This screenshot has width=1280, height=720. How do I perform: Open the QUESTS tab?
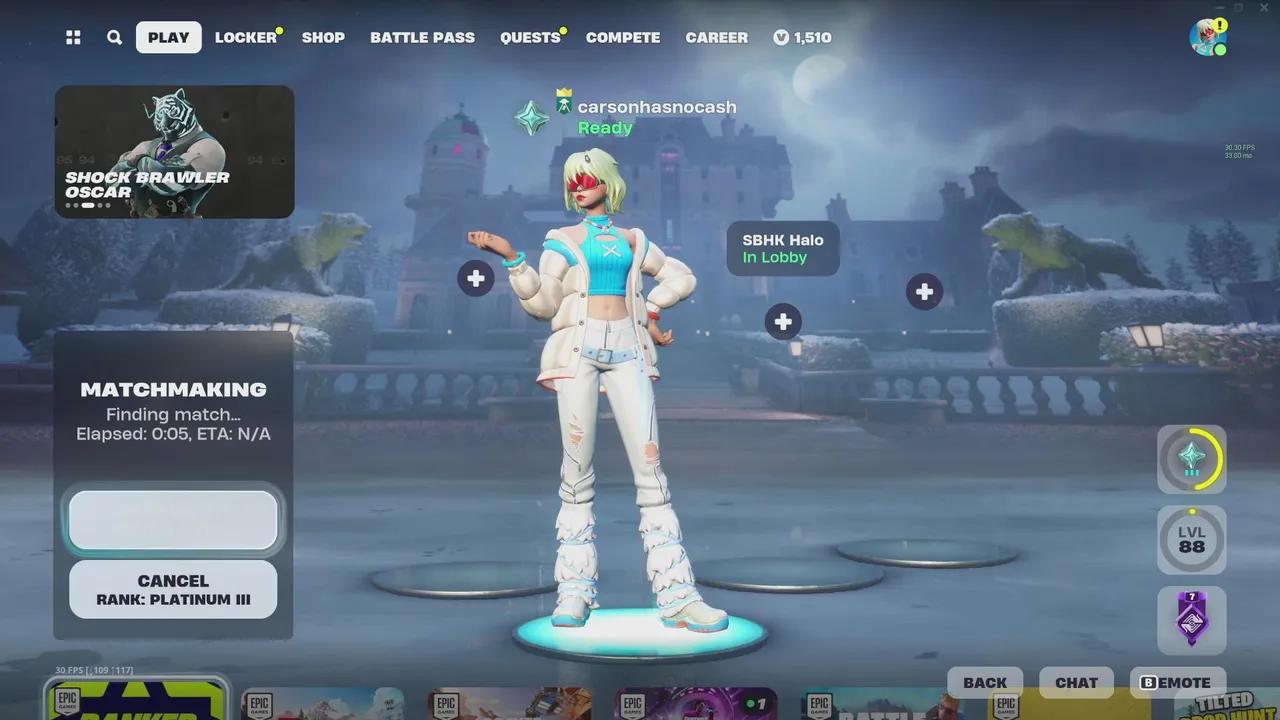click(530, 38)
